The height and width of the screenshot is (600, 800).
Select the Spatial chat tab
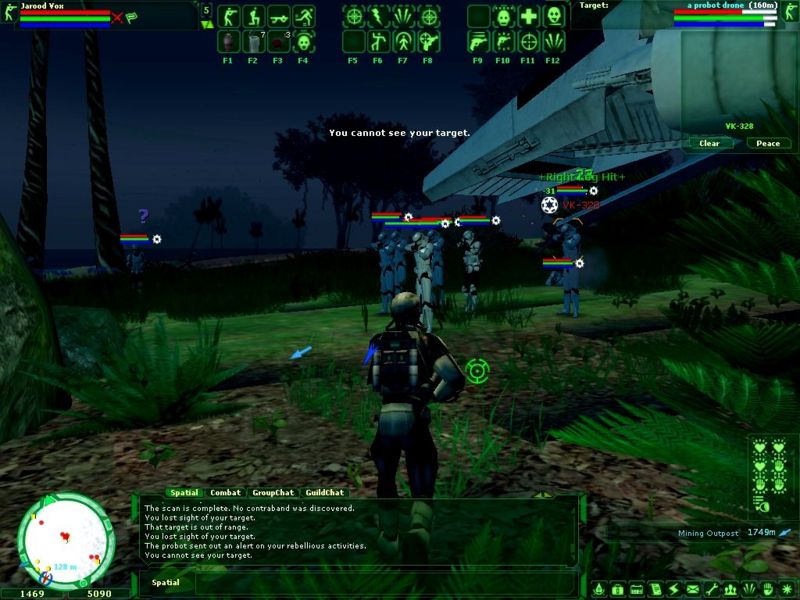pyautogui.click(x=184, y=492)
